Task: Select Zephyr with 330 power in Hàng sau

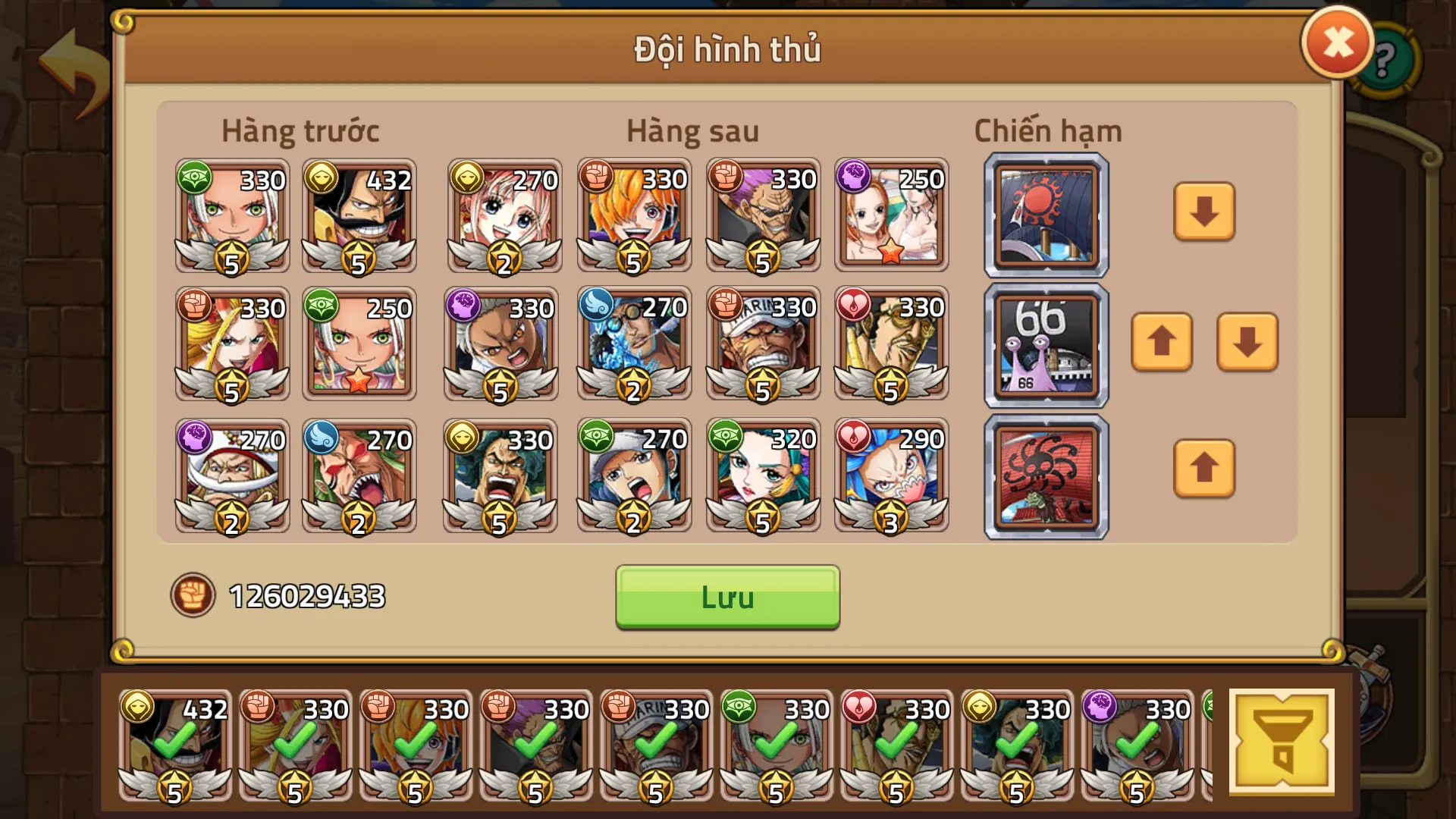Action: [763, 215]
